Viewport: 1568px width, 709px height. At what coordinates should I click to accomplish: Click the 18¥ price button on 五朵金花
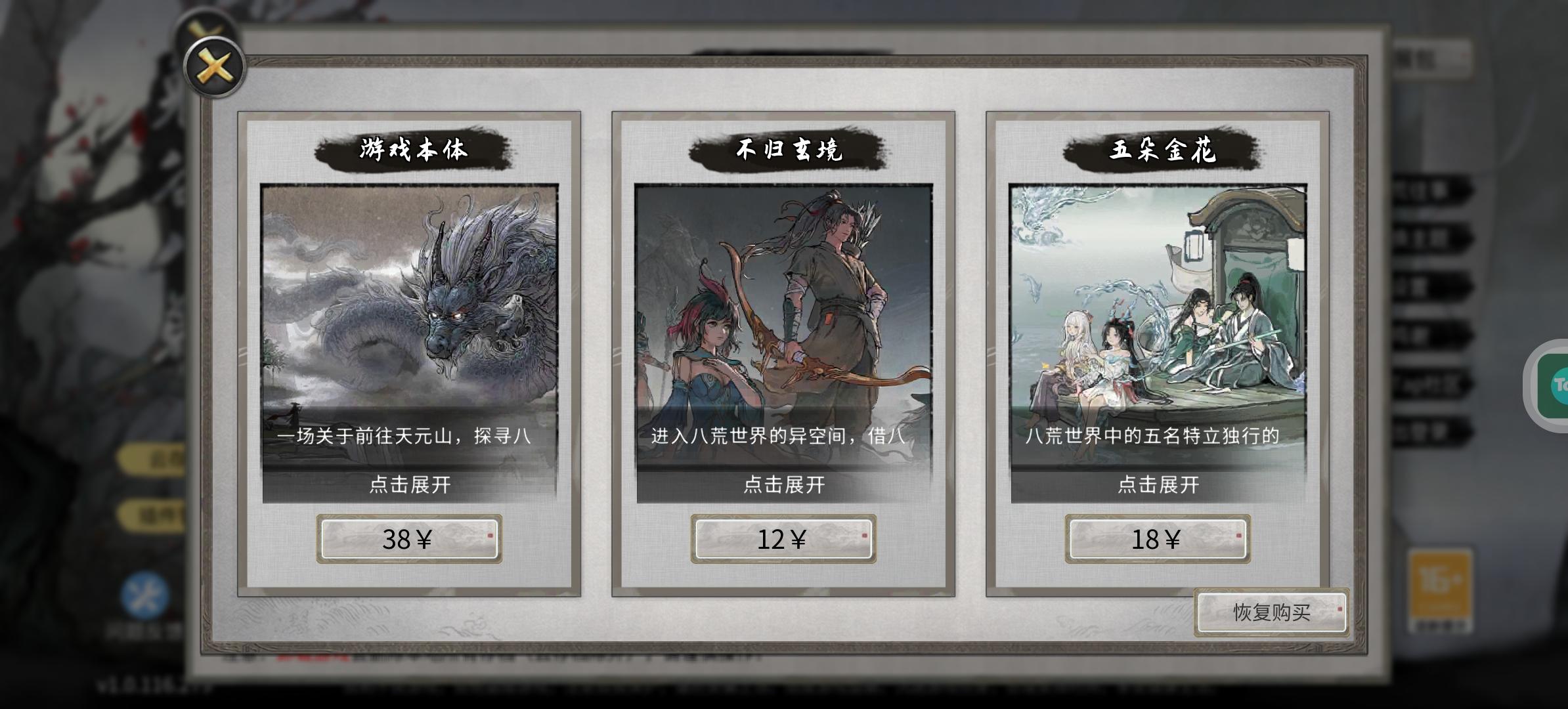pos(1157,538)
